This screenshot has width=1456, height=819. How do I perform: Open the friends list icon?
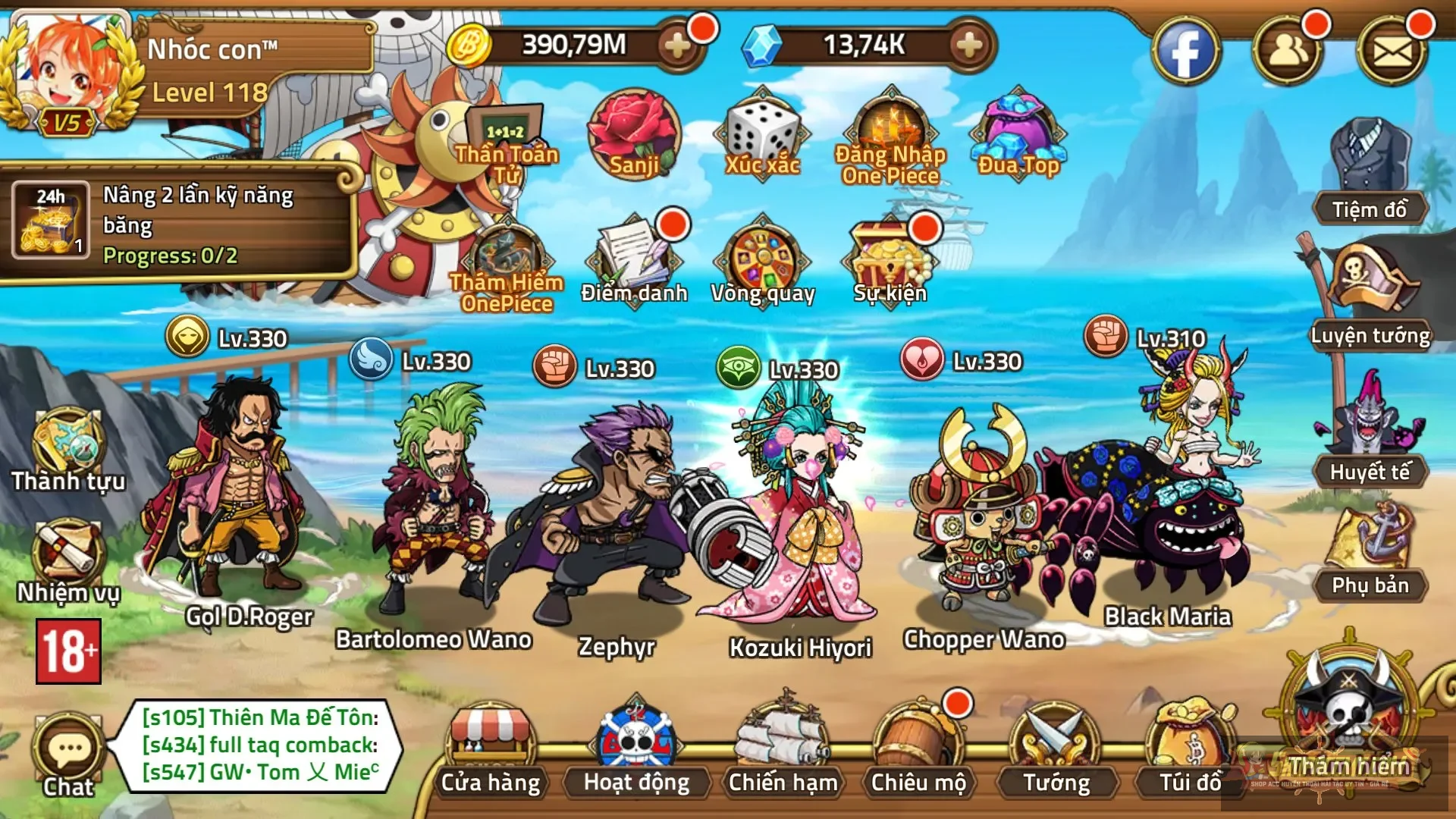[1288, 52]
